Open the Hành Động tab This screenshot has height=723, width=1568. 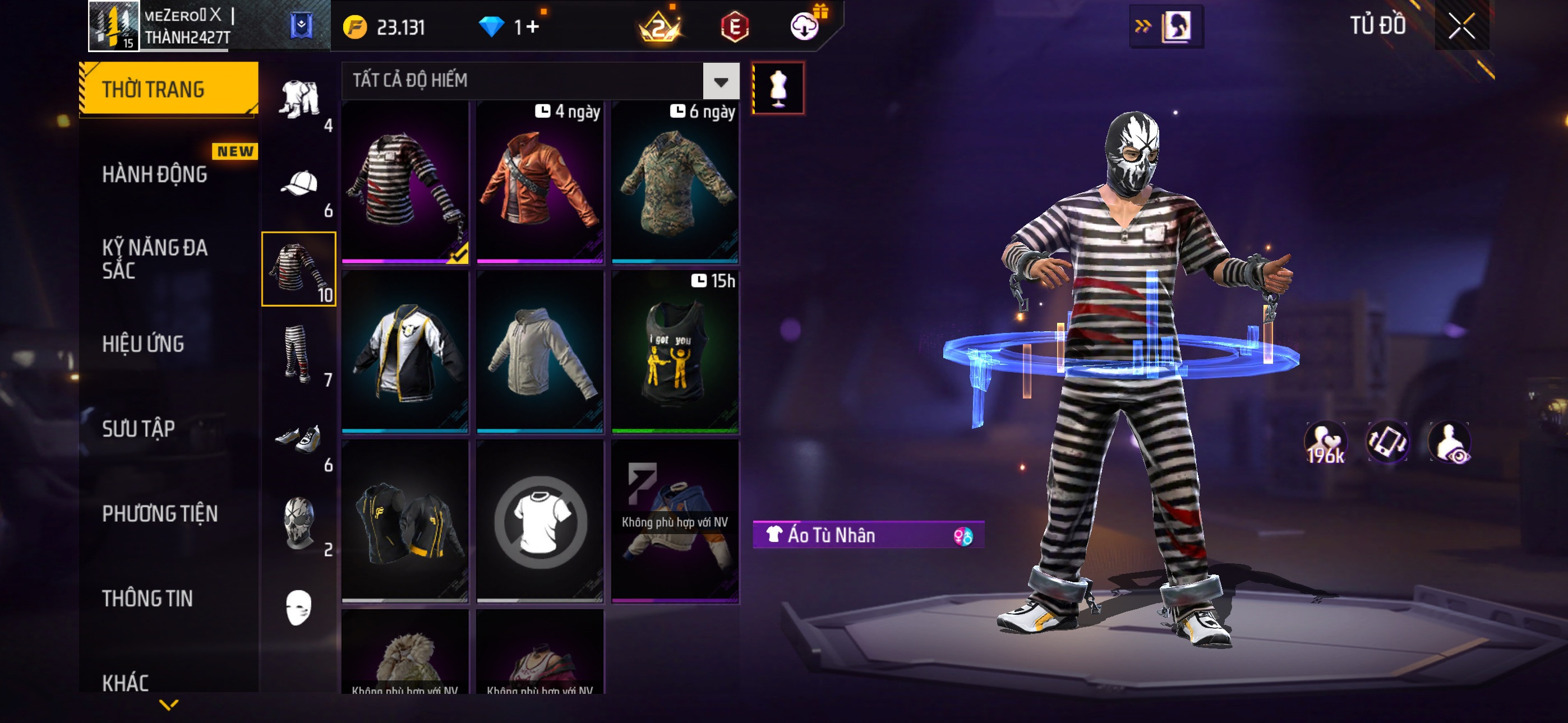tap(155, 175)
